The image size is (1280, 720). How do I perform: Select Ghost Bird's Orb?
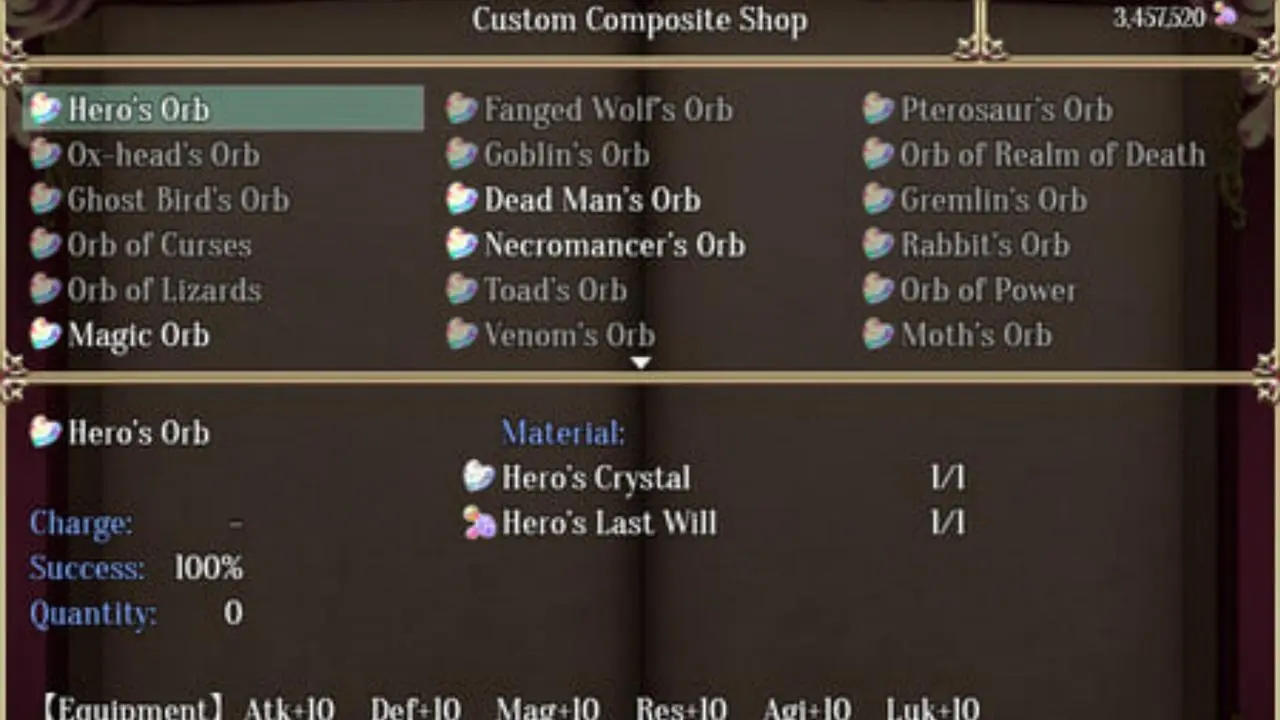[x=178, y=200]
